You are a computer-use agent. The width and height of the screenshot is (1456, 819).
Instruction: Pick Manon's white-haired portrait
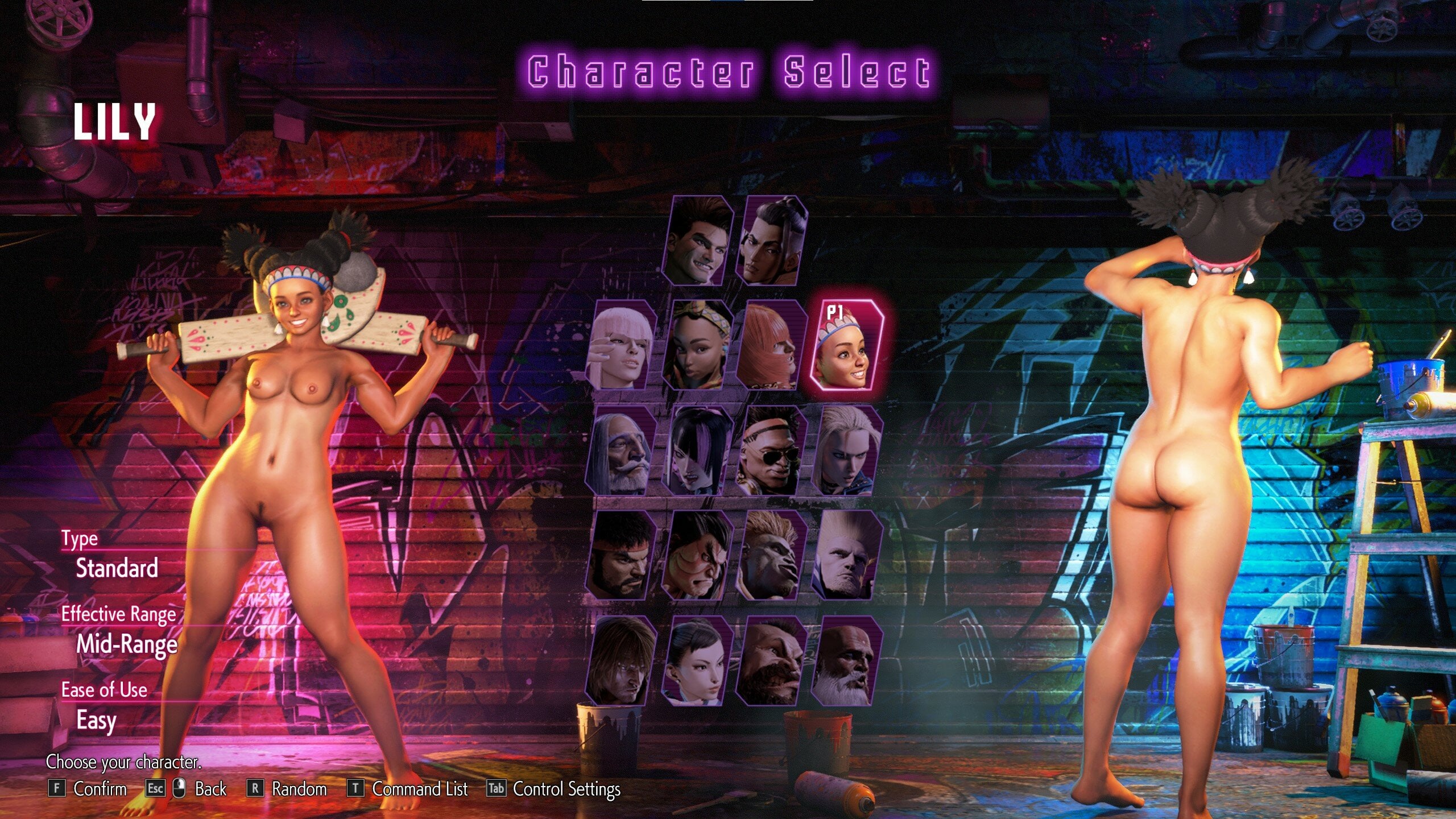coord(622,346)
